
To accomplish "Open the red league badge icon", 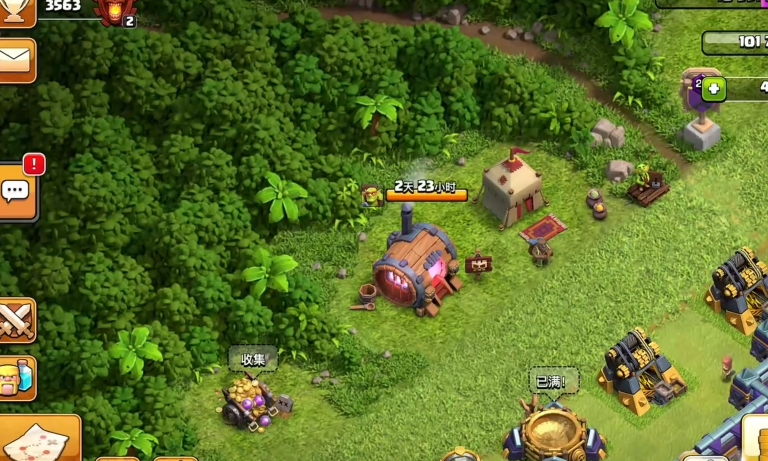I will [x=114, y=11].
